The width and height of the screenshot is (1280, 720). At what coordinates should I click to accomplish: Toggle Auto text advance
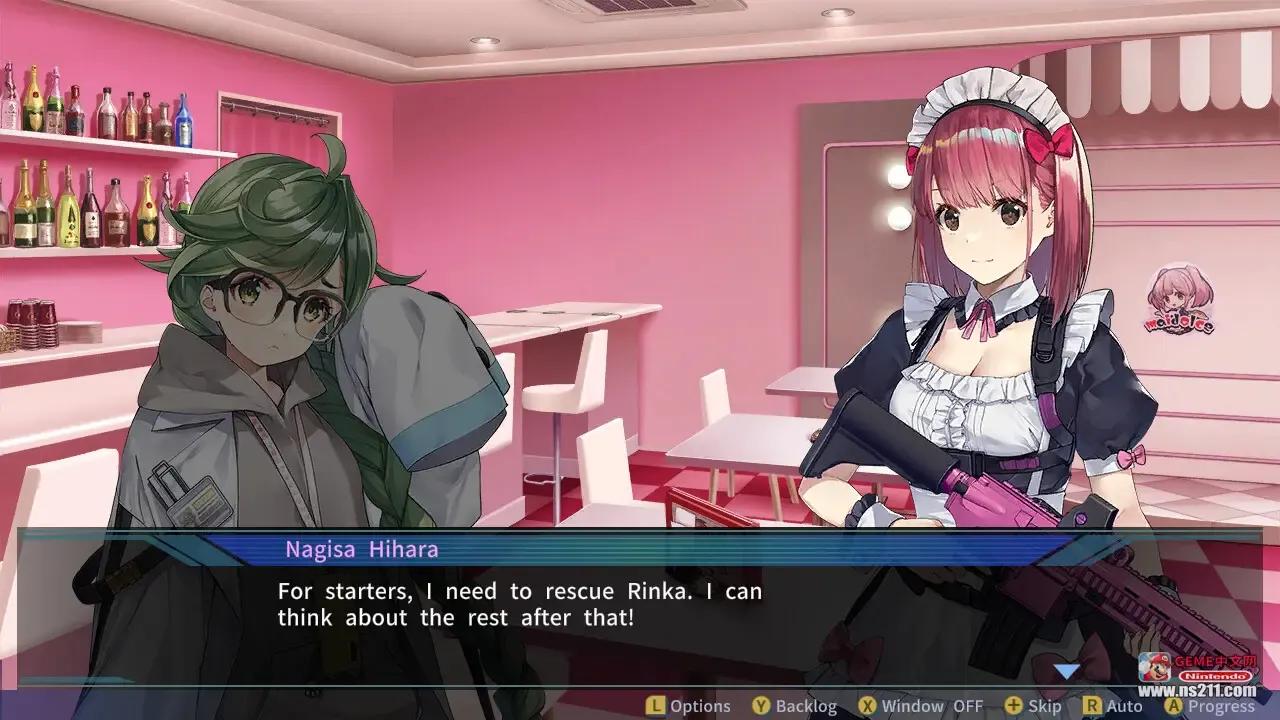pos(1112,706)
